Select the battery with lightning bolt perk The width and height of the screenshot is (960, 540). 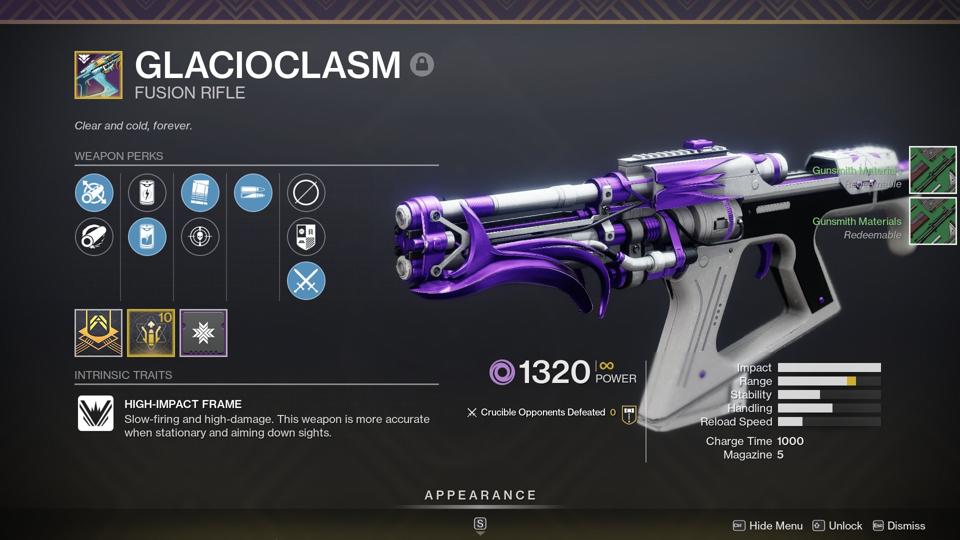point(147,192)
